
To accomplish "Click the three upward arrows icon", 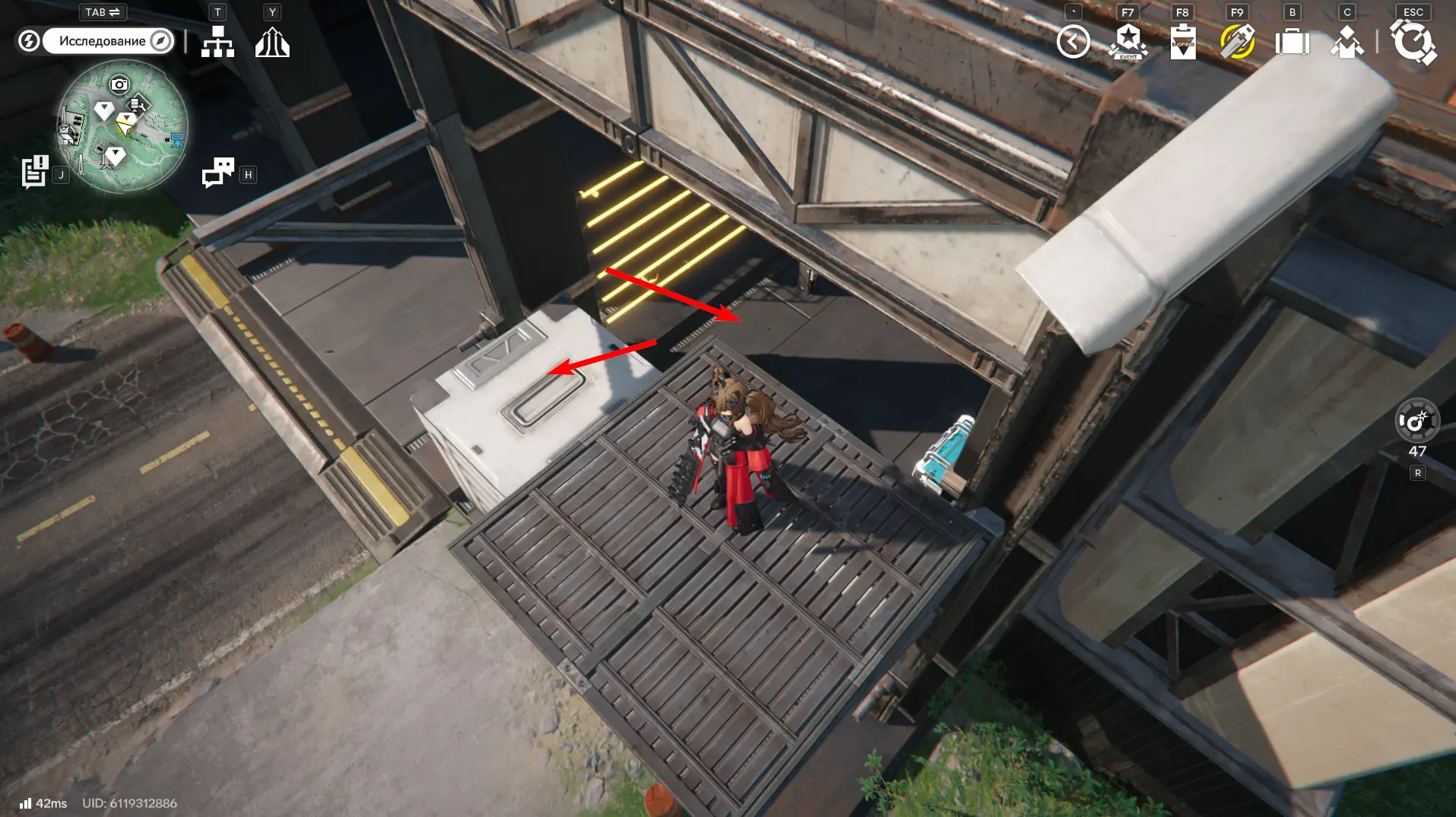I will coord(272,42).
